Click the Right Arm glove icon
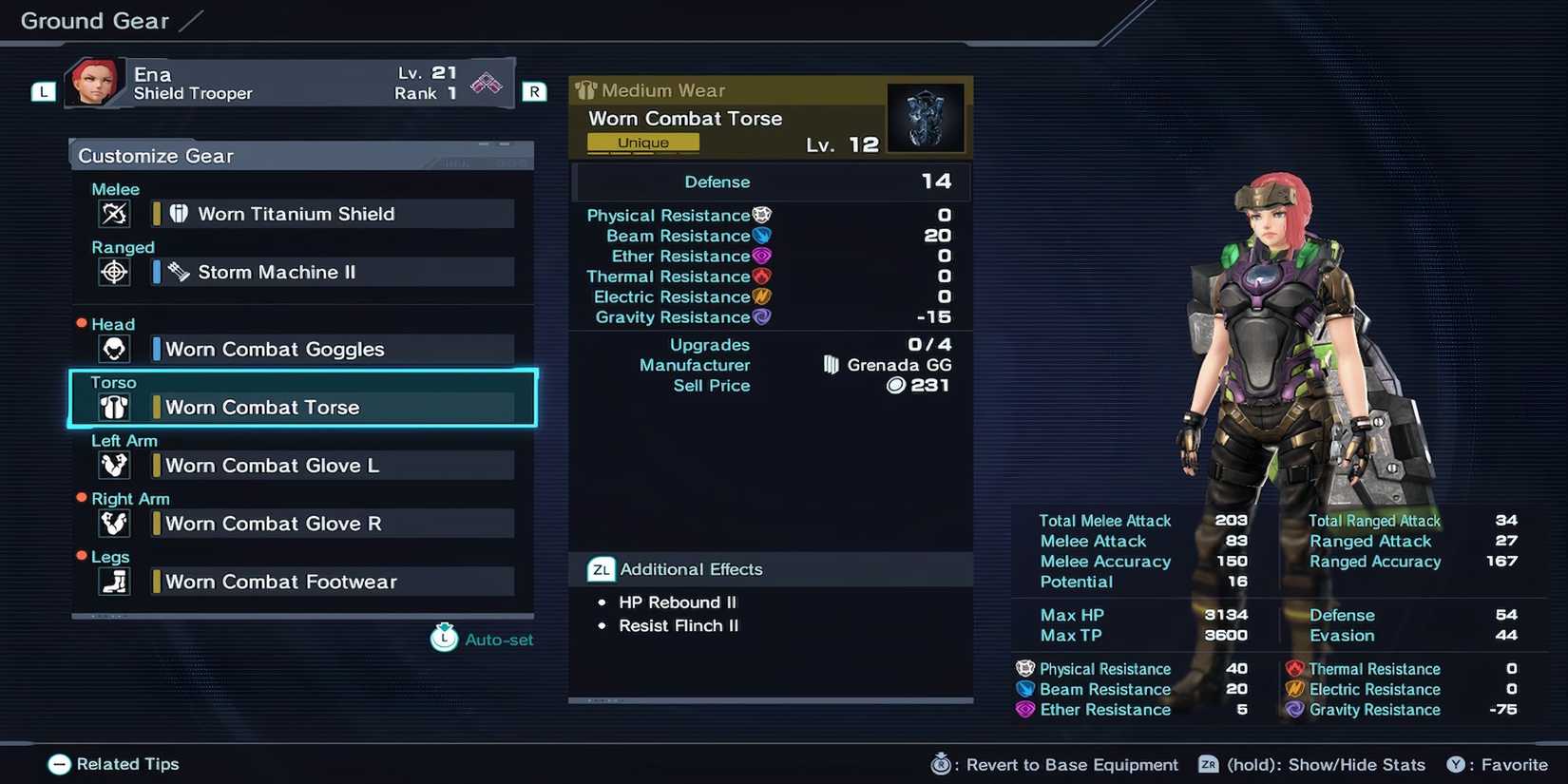The image size is (1568, 784). pos(114,523)
